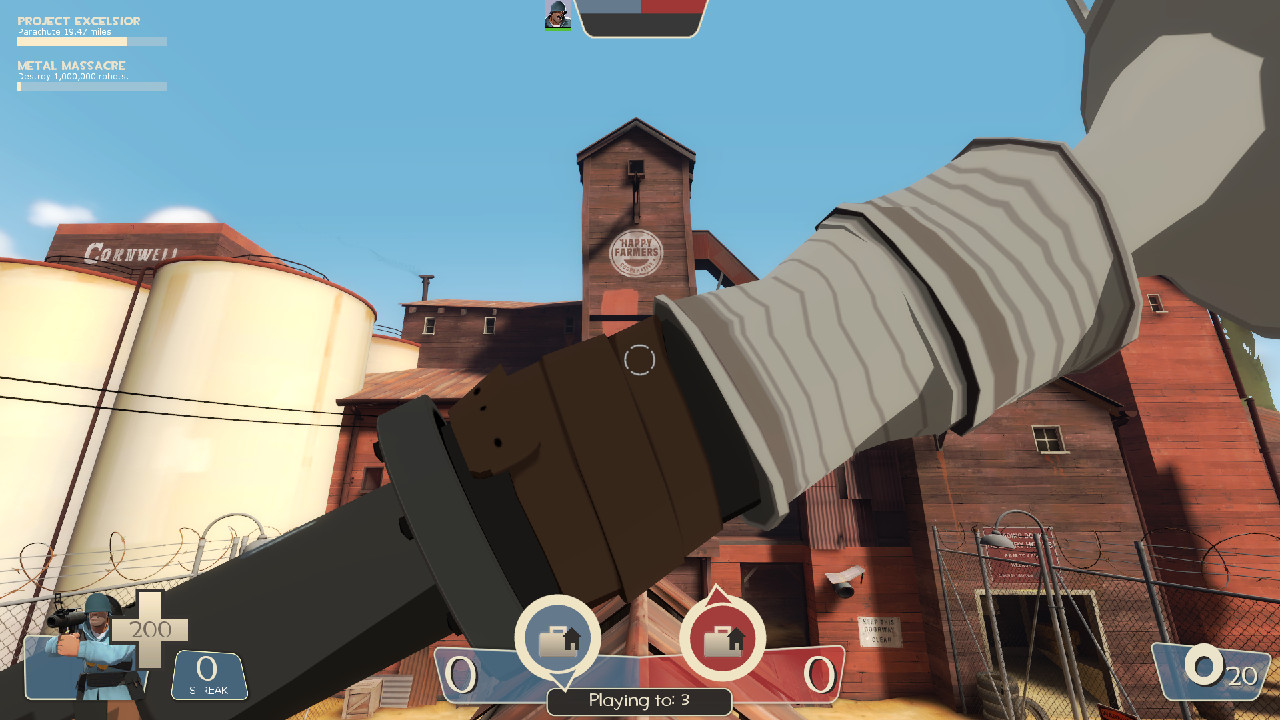The height and width of the screenshot is (720, 1280).
Task: Click the security camera on the building
Action: point(846,584)
